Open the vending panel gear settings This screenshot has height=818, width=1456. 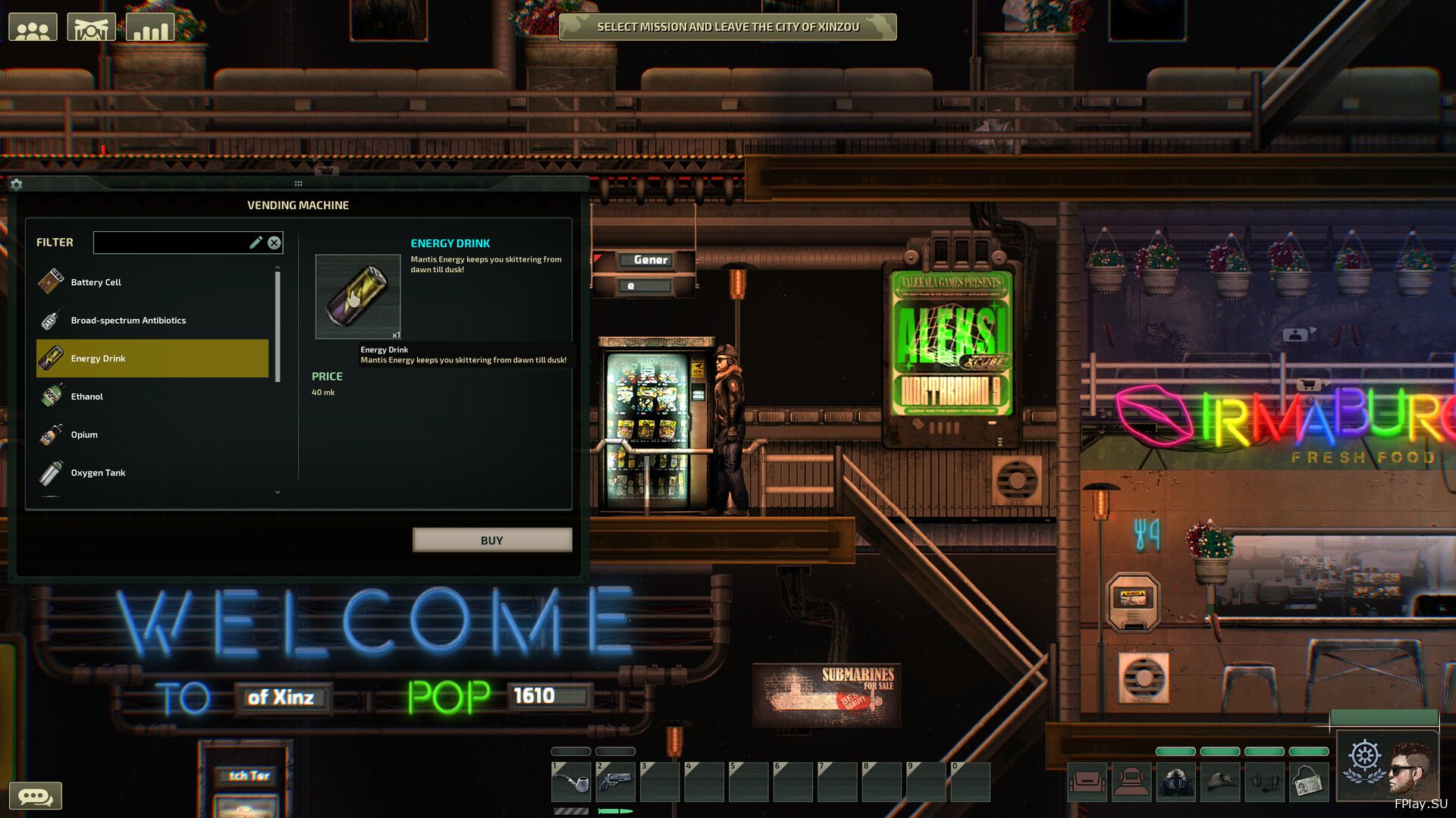pos(17,184)
